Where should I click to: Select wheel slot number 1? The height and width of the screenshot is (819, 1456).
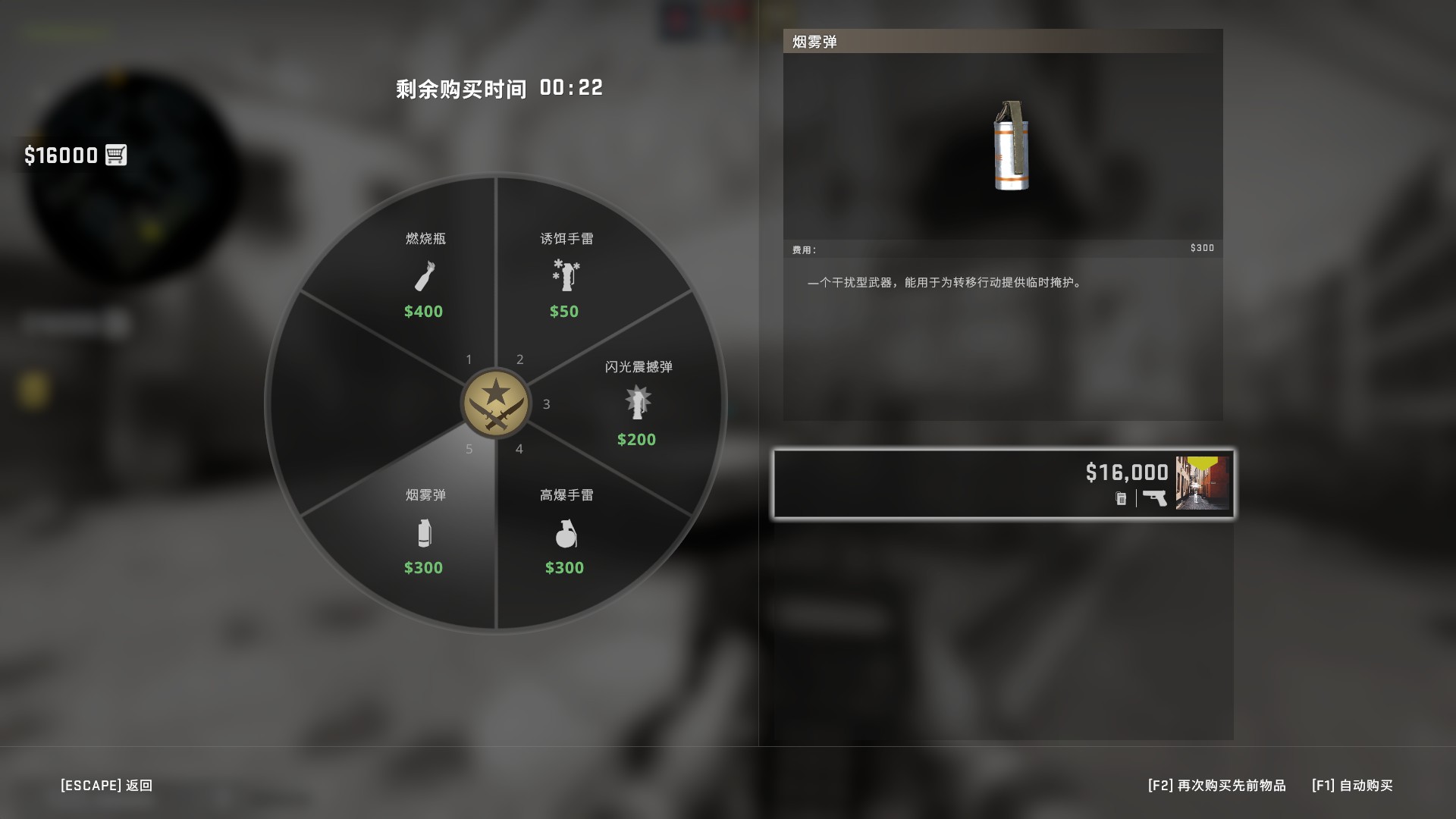click(x=469, y=359)
